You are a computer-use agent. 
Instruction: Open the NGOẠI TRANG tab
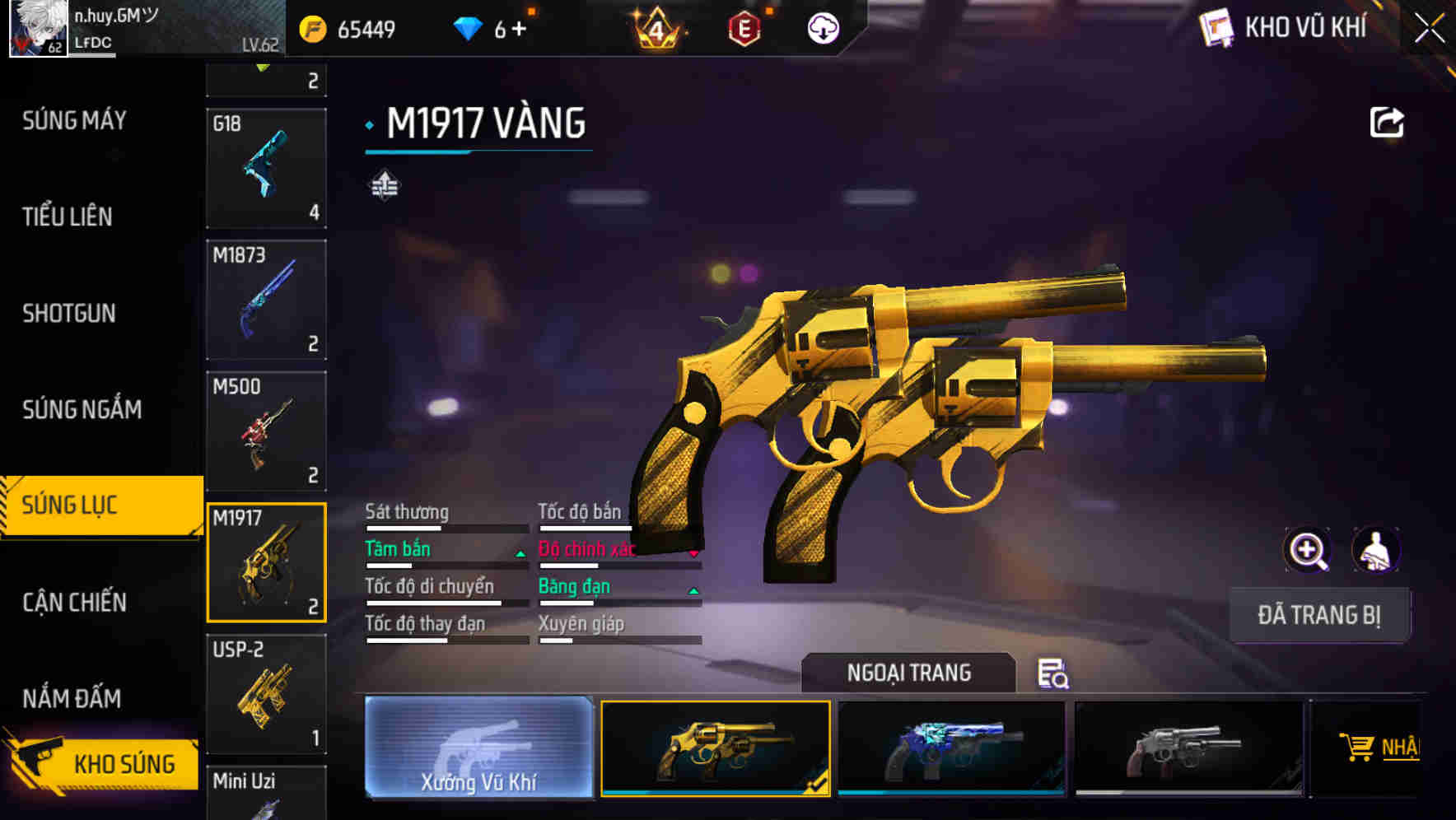(908, 673)
